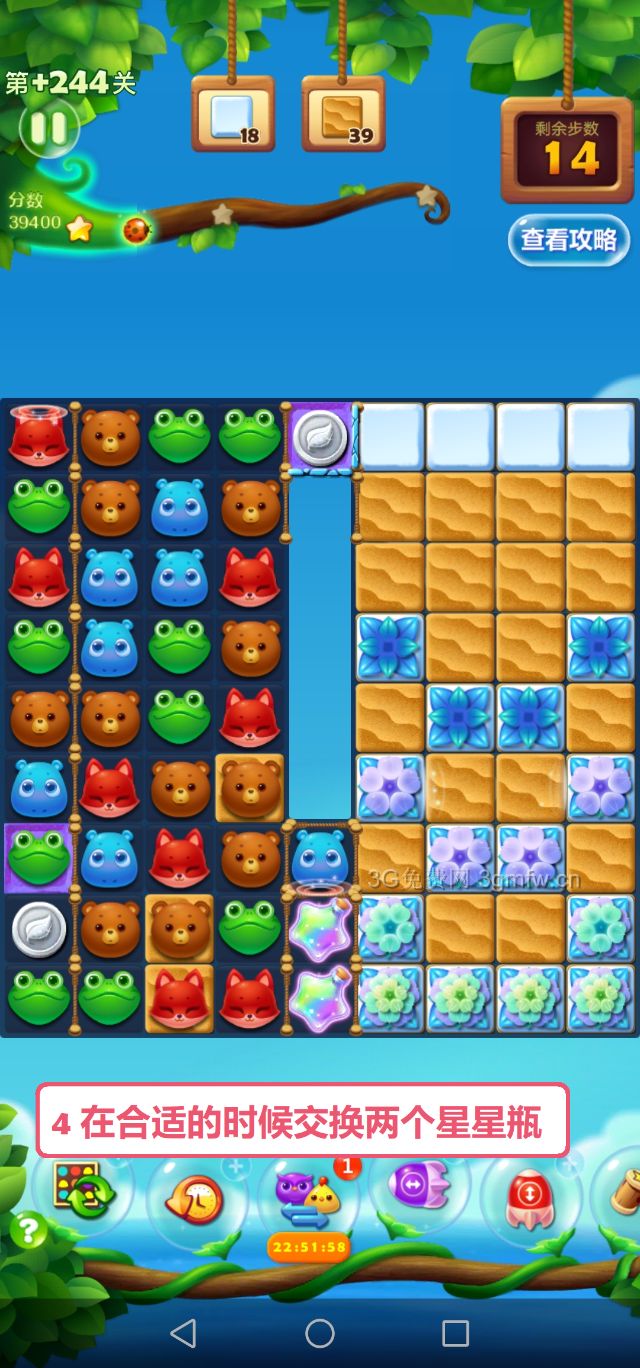This screenshot has width=640, height=1368.
Task: Select the red fox tile with the halo
Action: [39, 436]
